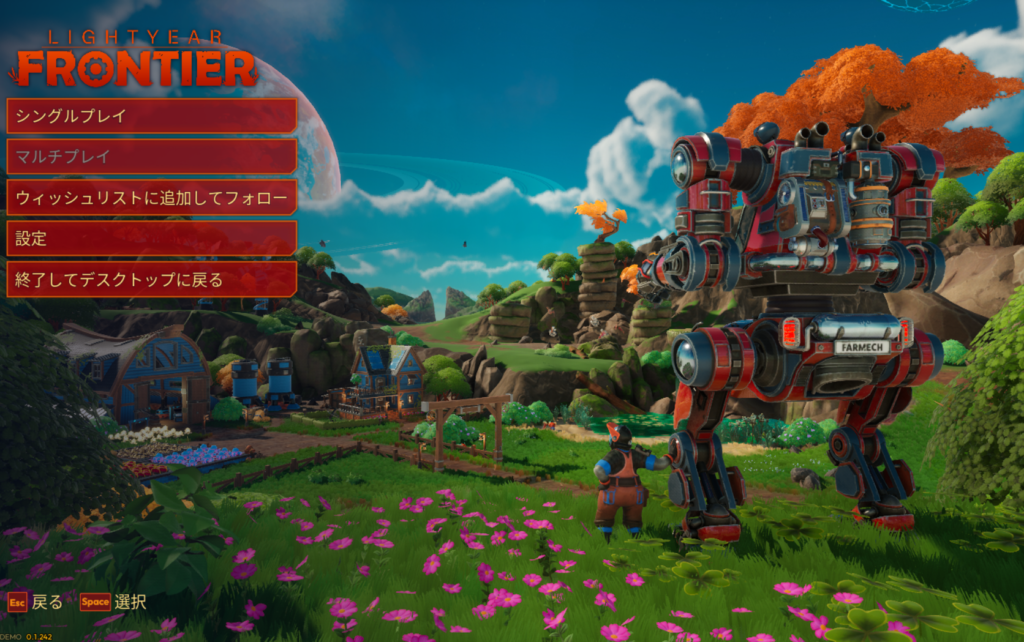Start シングルプレイ single player mode
The image size is (1024, 642).
pos(152,116)
